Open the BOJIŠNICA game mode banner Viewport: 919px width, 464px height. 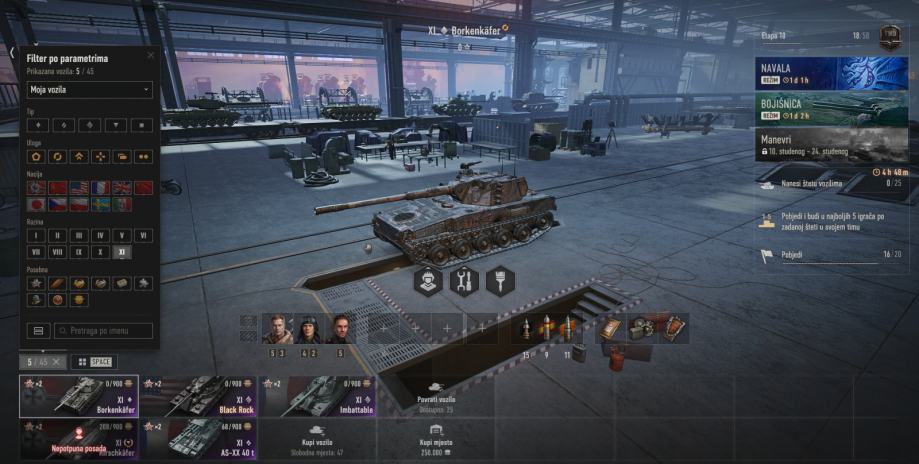(x=831, y=108)
